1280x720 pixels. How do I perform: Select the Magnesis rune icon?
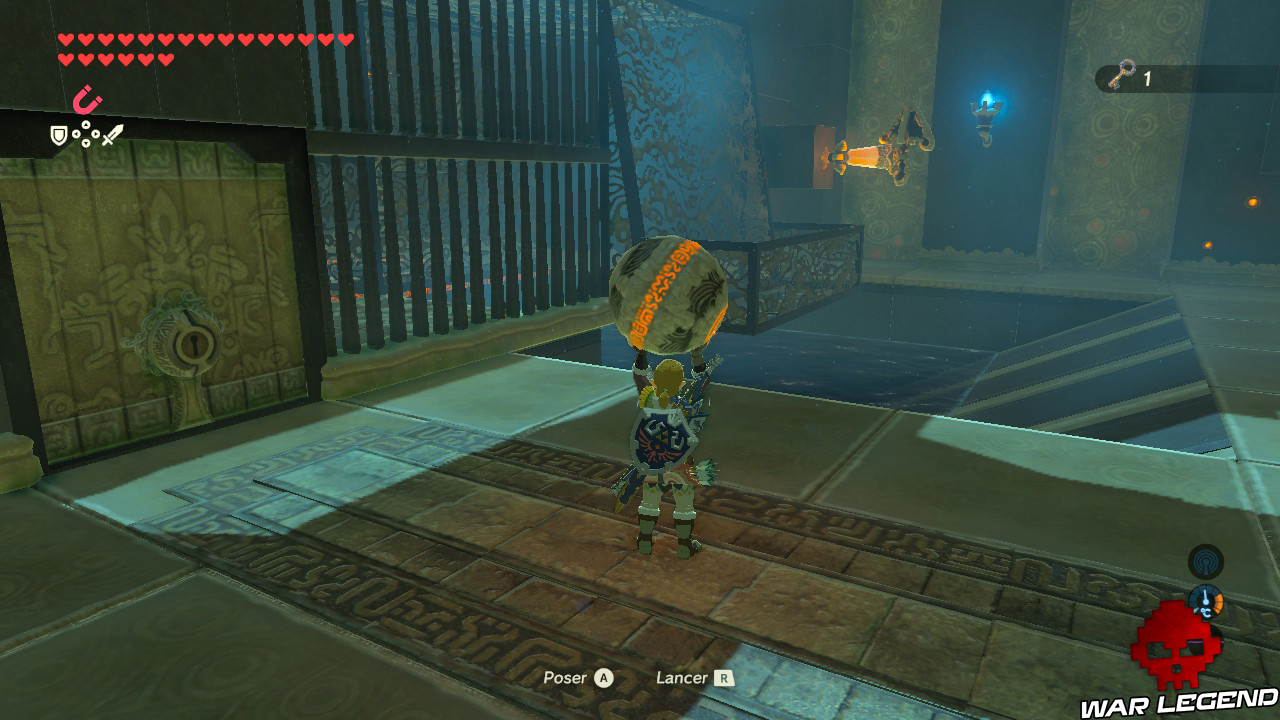pyautogui.click(x=85, y=99)
